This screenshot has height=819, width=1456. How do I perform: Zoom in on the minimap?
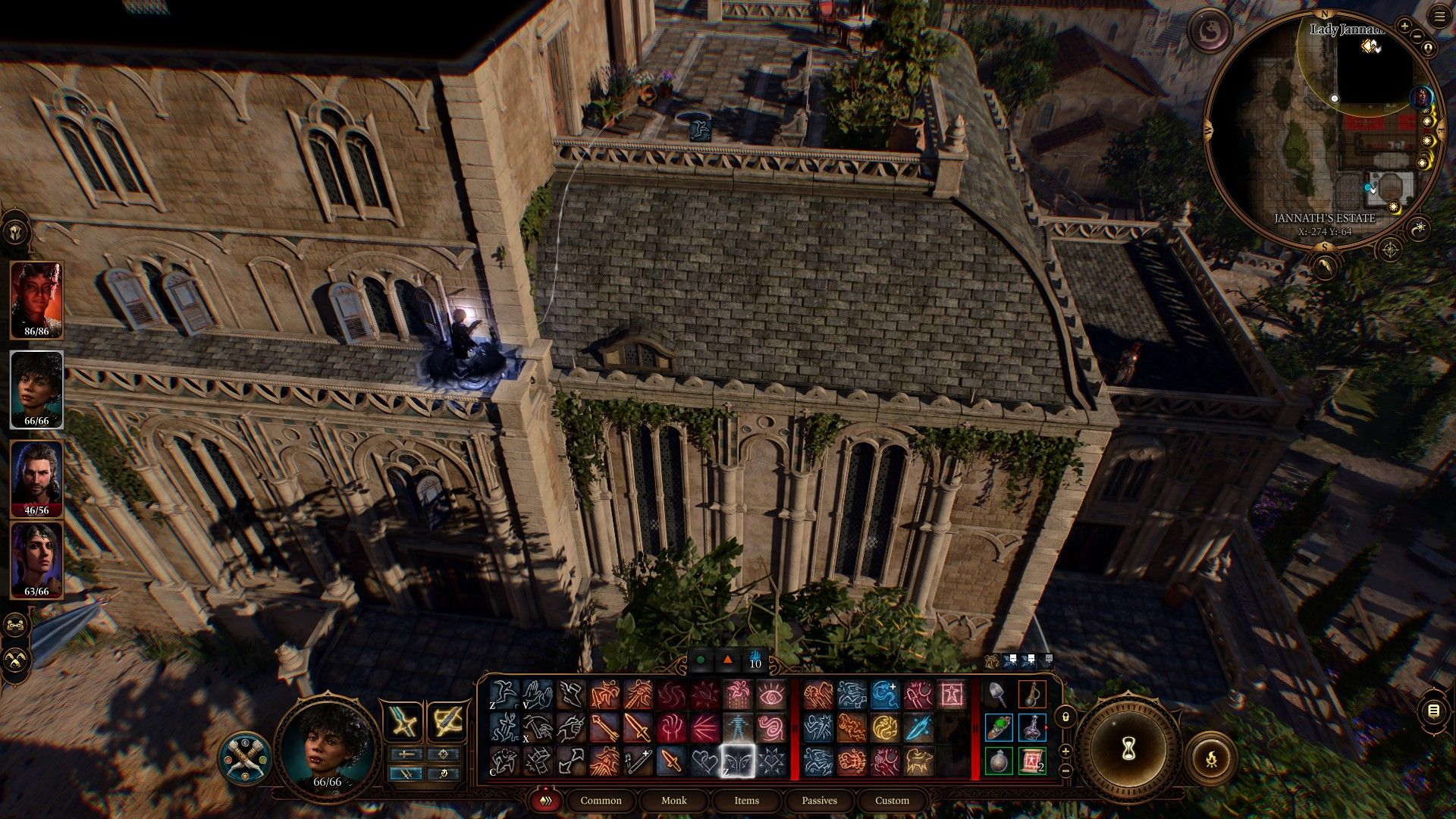click(1404, 26)
